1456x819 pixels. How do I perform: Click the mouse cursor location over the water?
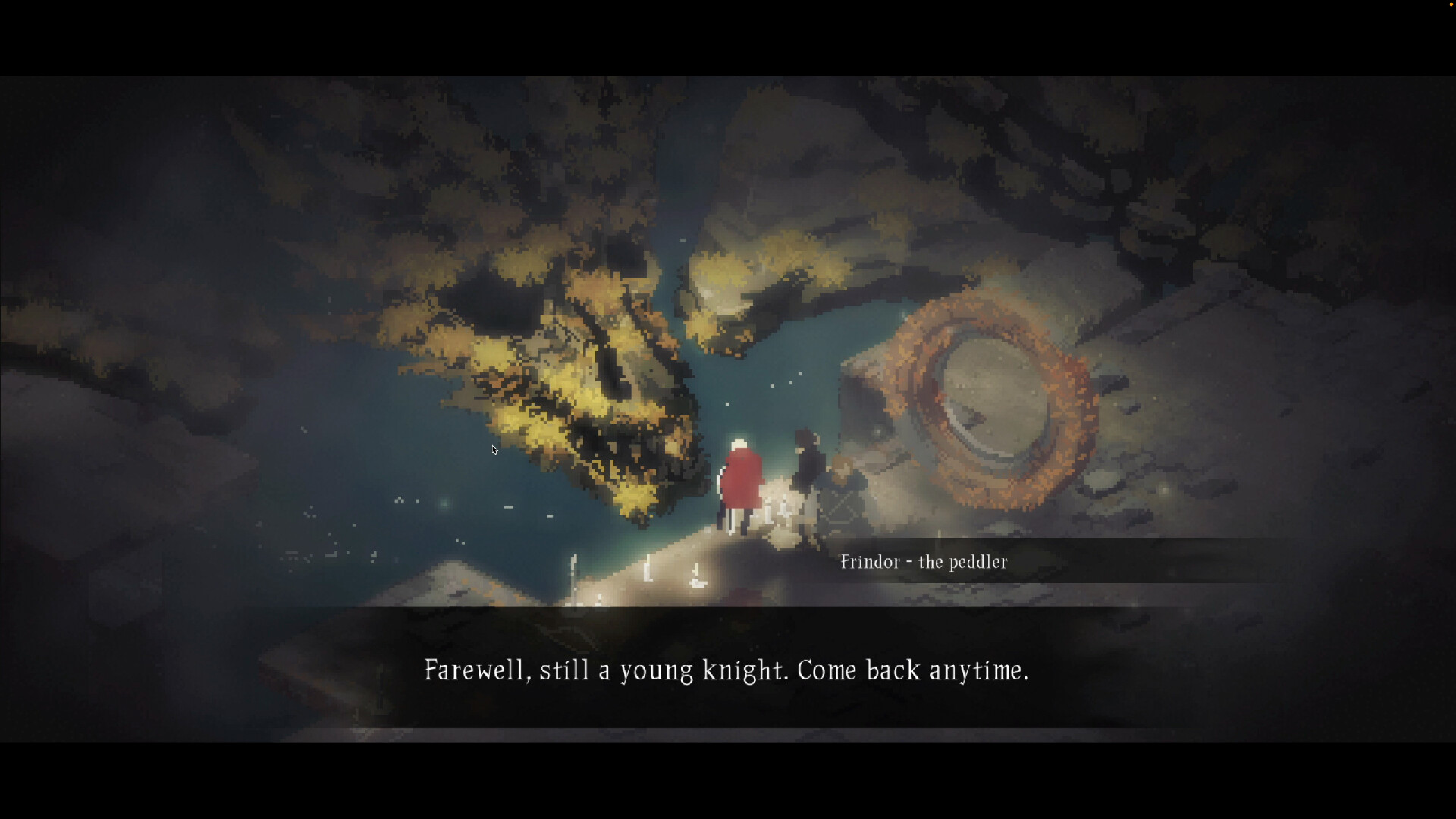(x=494, y=450)
